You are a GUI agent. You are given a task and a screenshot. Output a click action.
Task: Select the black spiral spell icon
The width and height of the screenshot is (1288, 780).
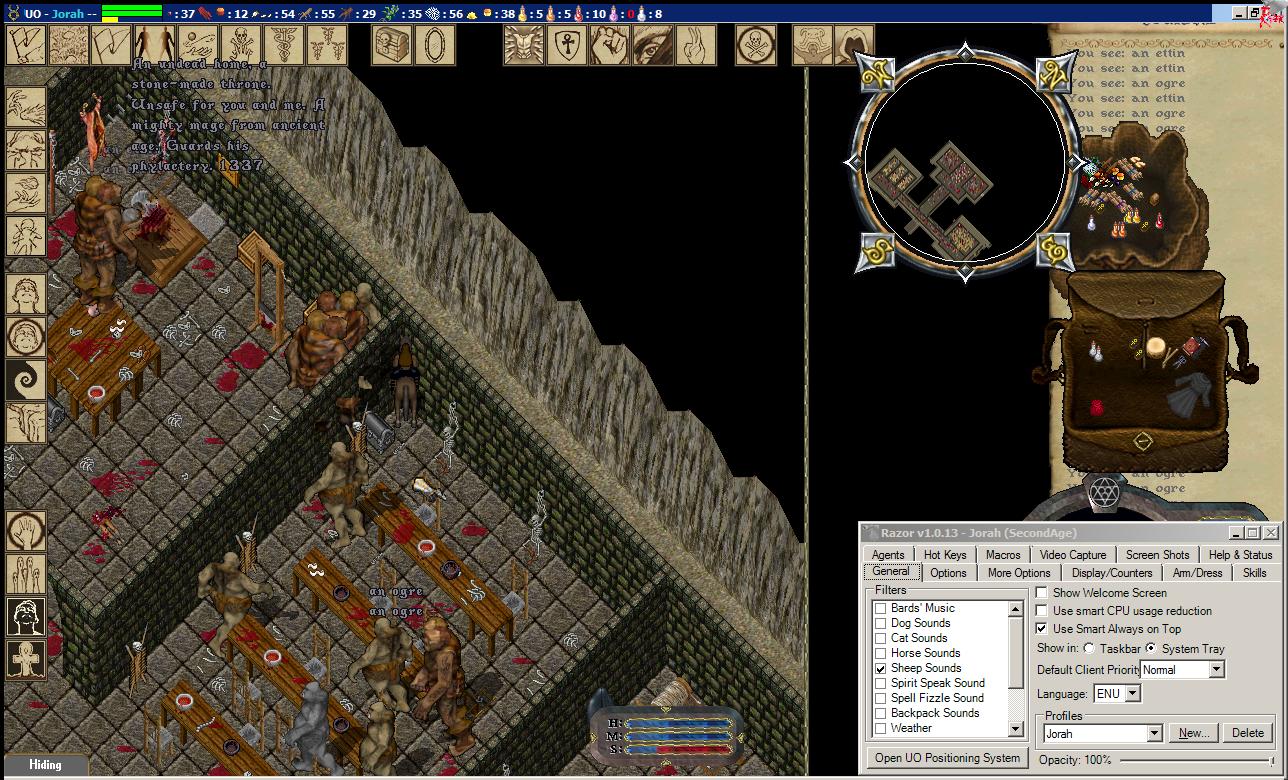click(x=25, y=381)
